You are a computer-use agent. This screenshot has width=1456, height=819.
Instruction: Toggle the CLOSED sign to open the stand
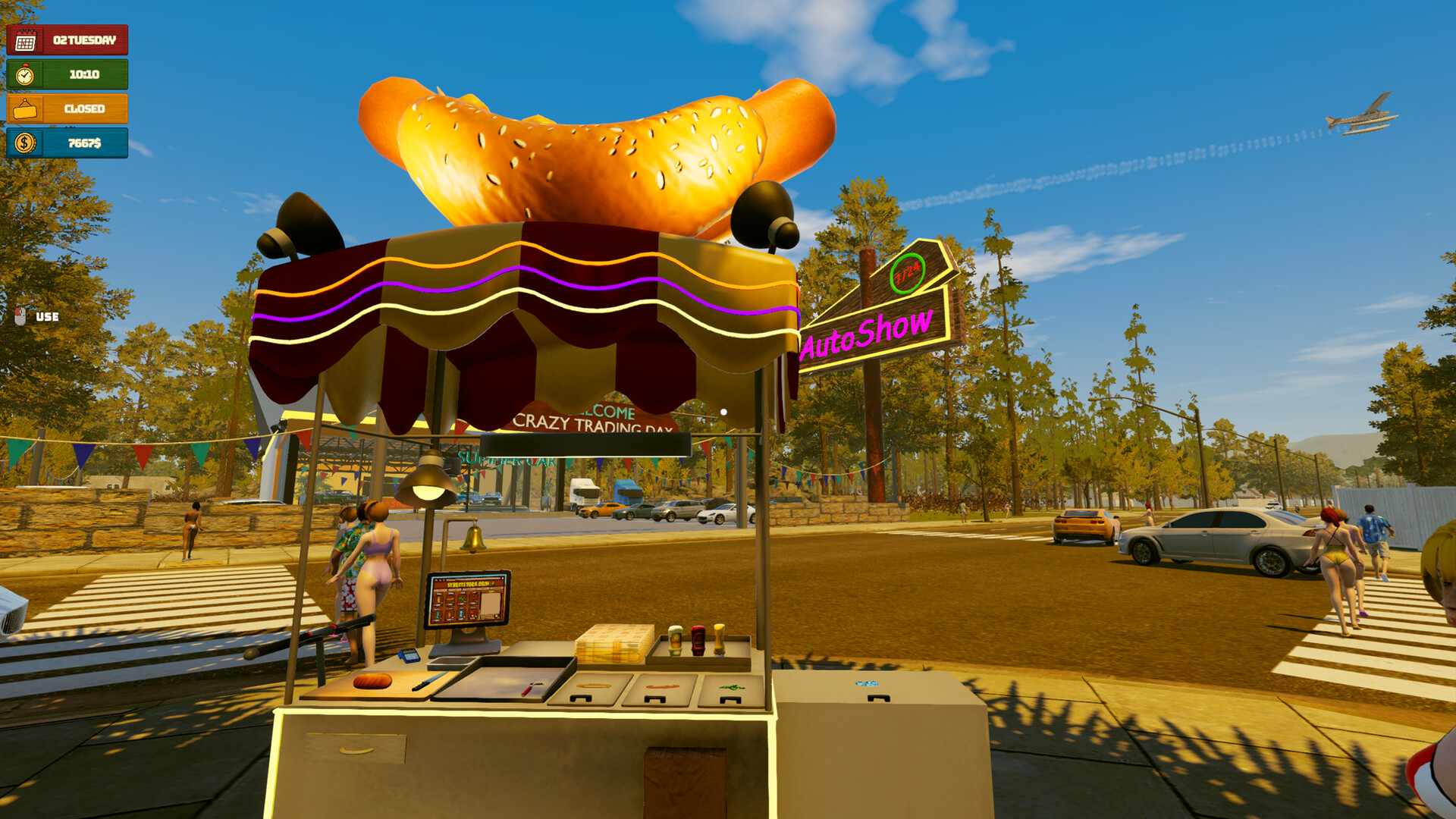(x=83, y=109)
